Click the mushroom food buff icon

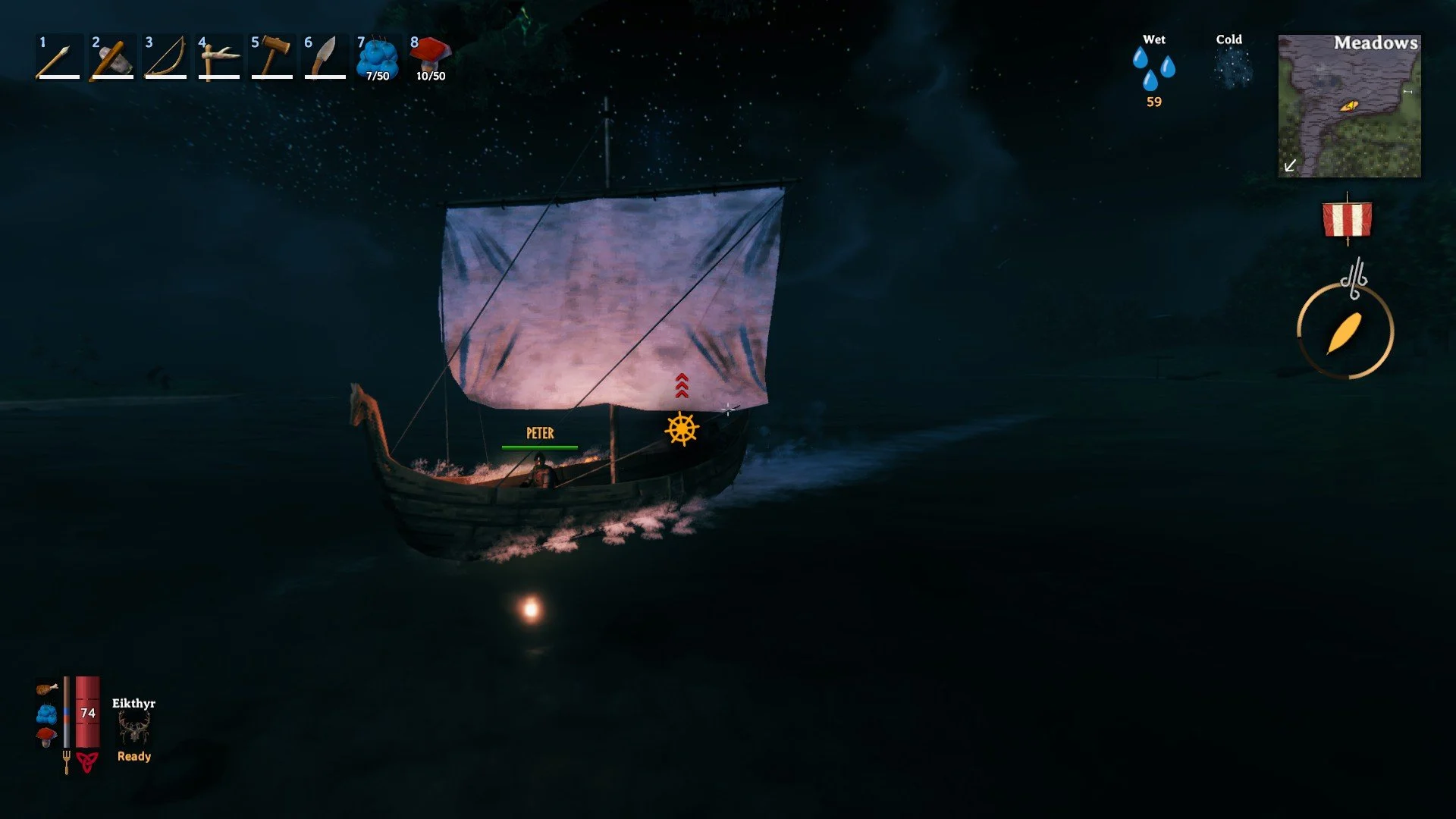46,737
